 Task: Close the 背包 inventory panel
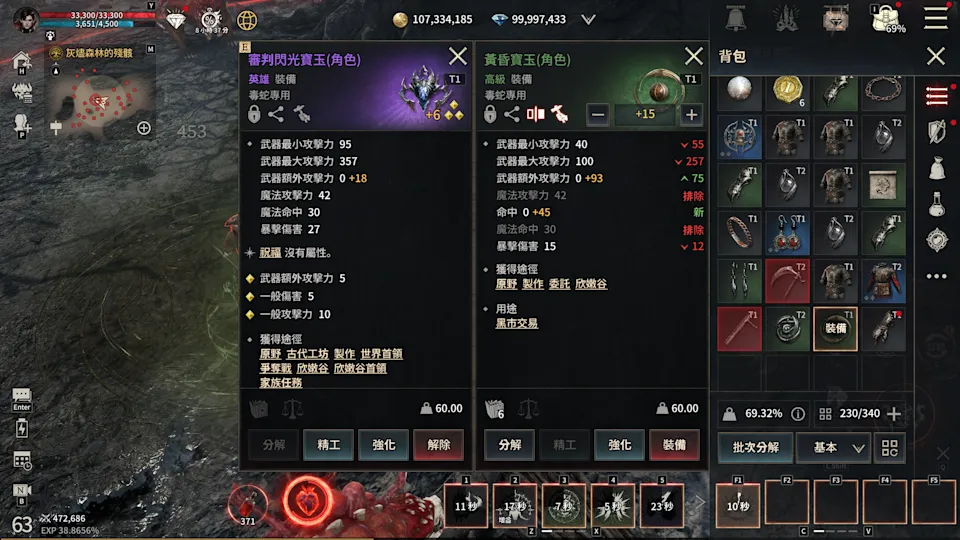[x=935, y=57]
